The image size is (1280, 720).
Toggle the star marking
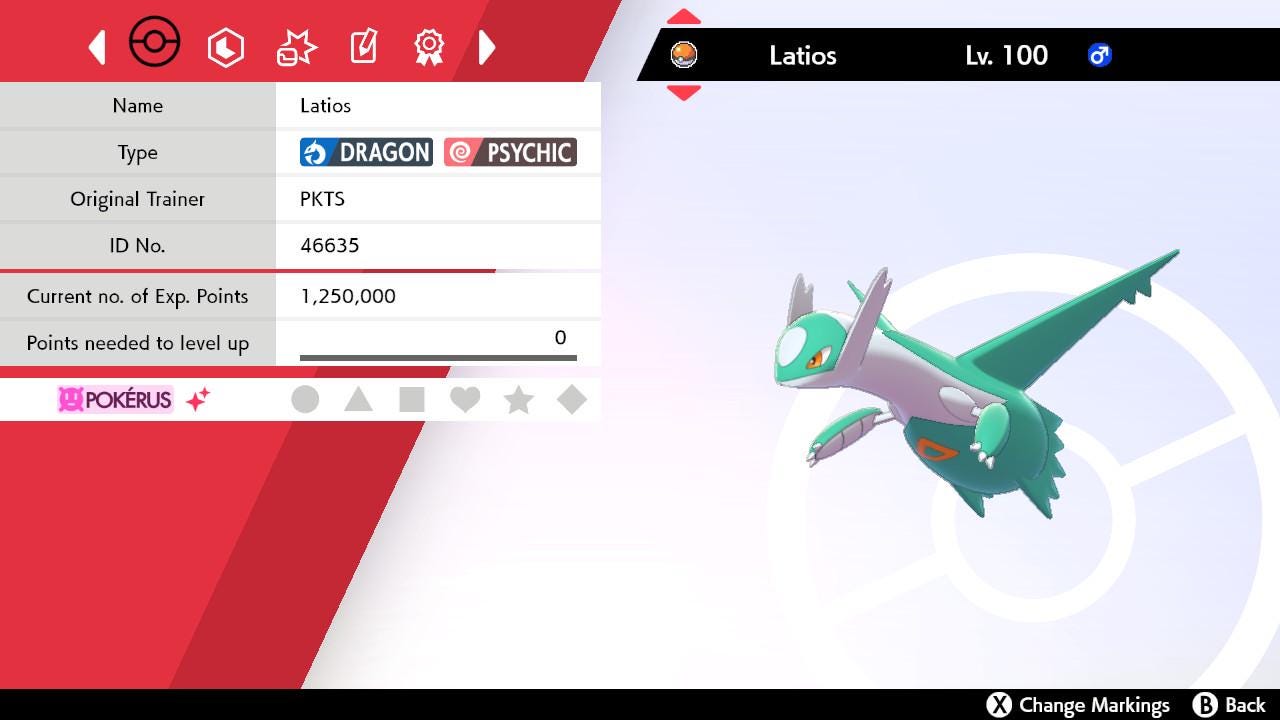(518, 400)
